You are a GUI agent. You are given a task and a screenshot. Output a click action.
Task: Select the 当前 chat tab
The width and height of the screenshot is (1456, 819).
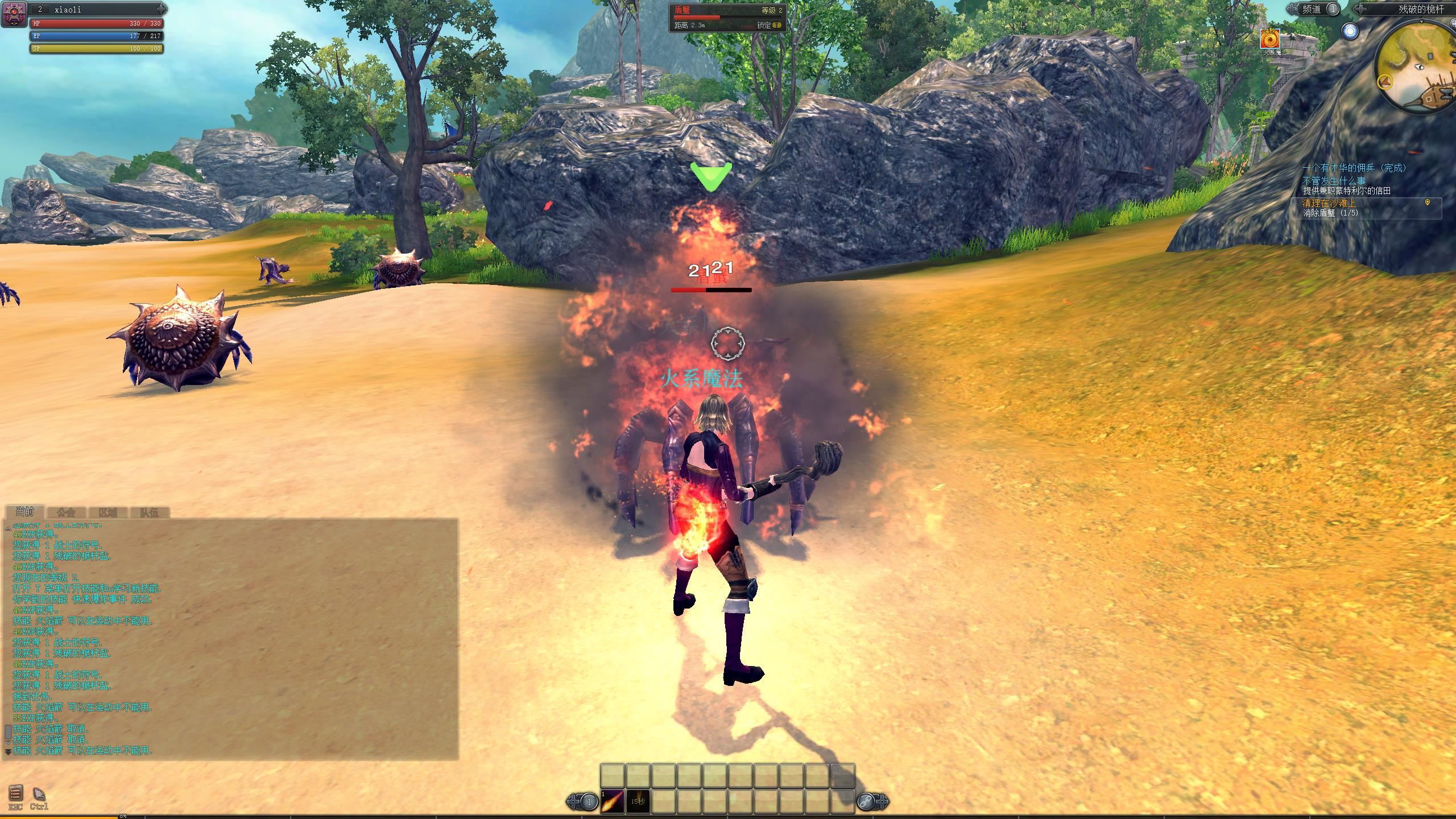pyautogui.click(x=24, y=512)
